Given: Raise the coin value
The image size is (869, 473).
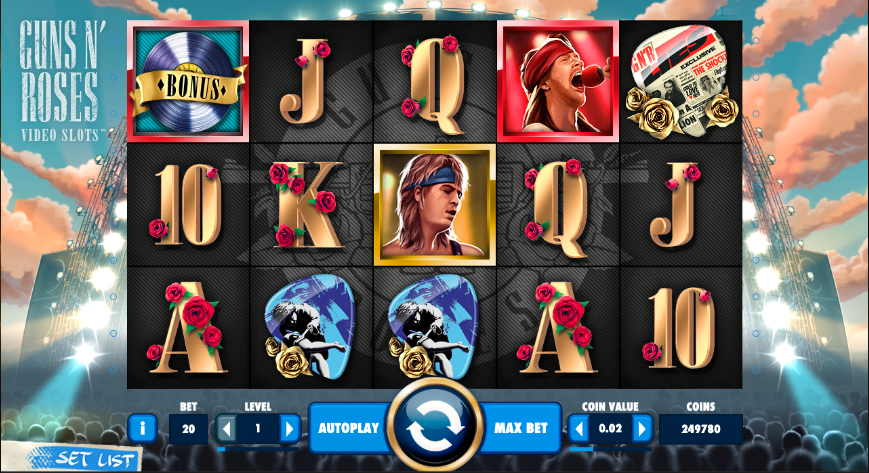Looking at the screenshot, I should click(x=641, y=429).
